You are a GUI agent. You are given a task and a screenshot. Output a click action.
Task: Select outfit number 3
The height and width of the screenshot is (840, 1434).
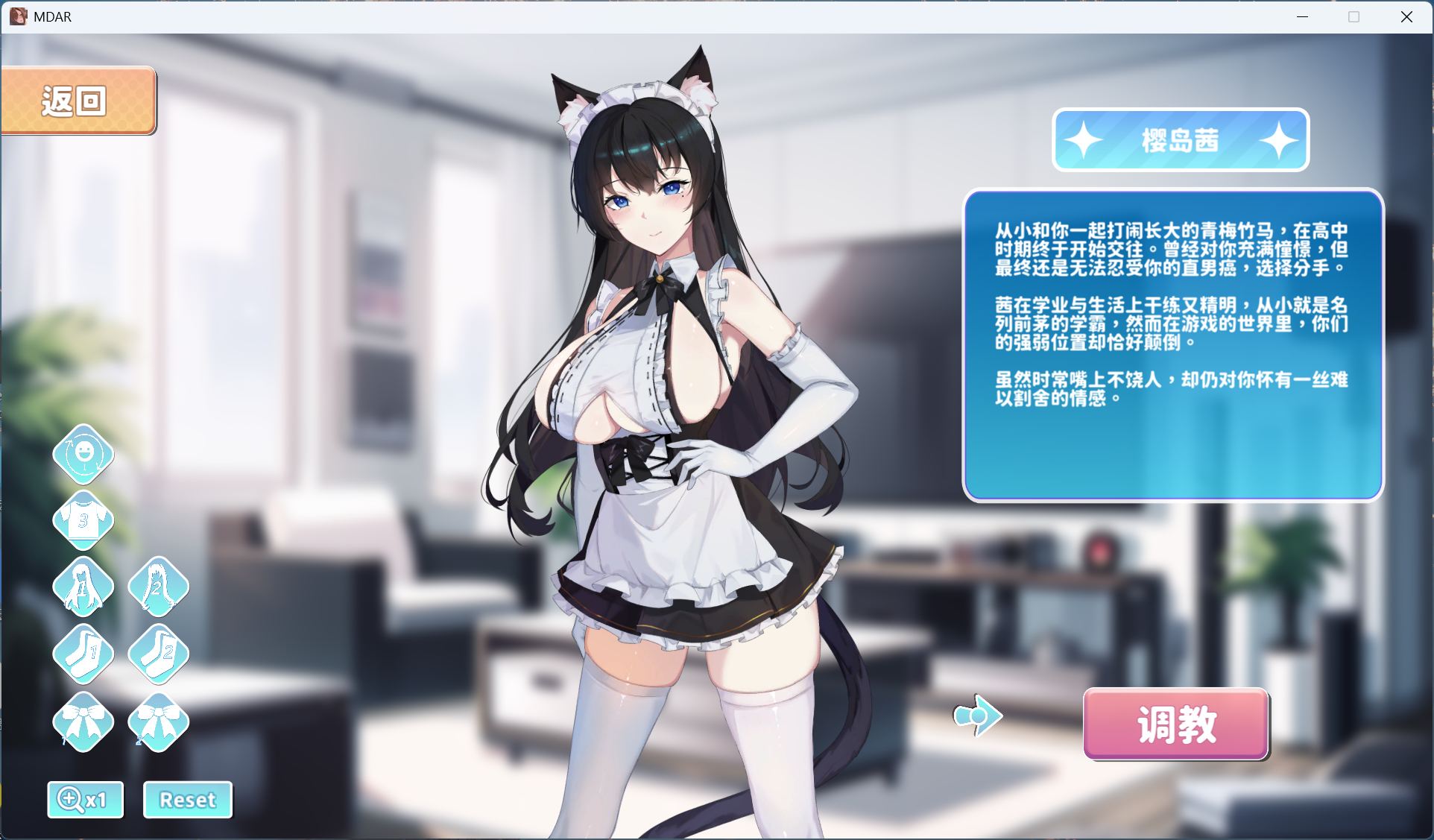click(x=83, y=520)
